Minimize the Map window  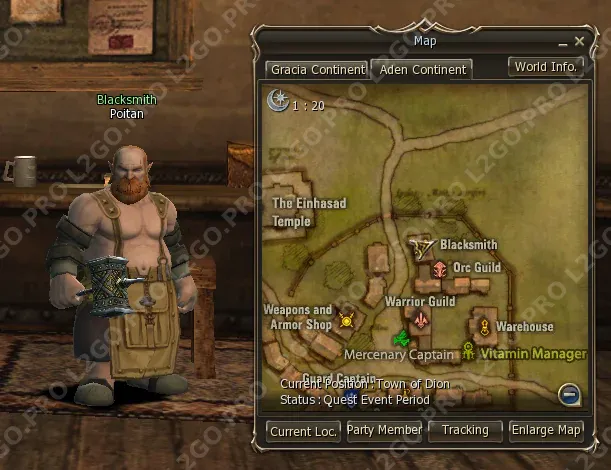(x=563, y=42)
